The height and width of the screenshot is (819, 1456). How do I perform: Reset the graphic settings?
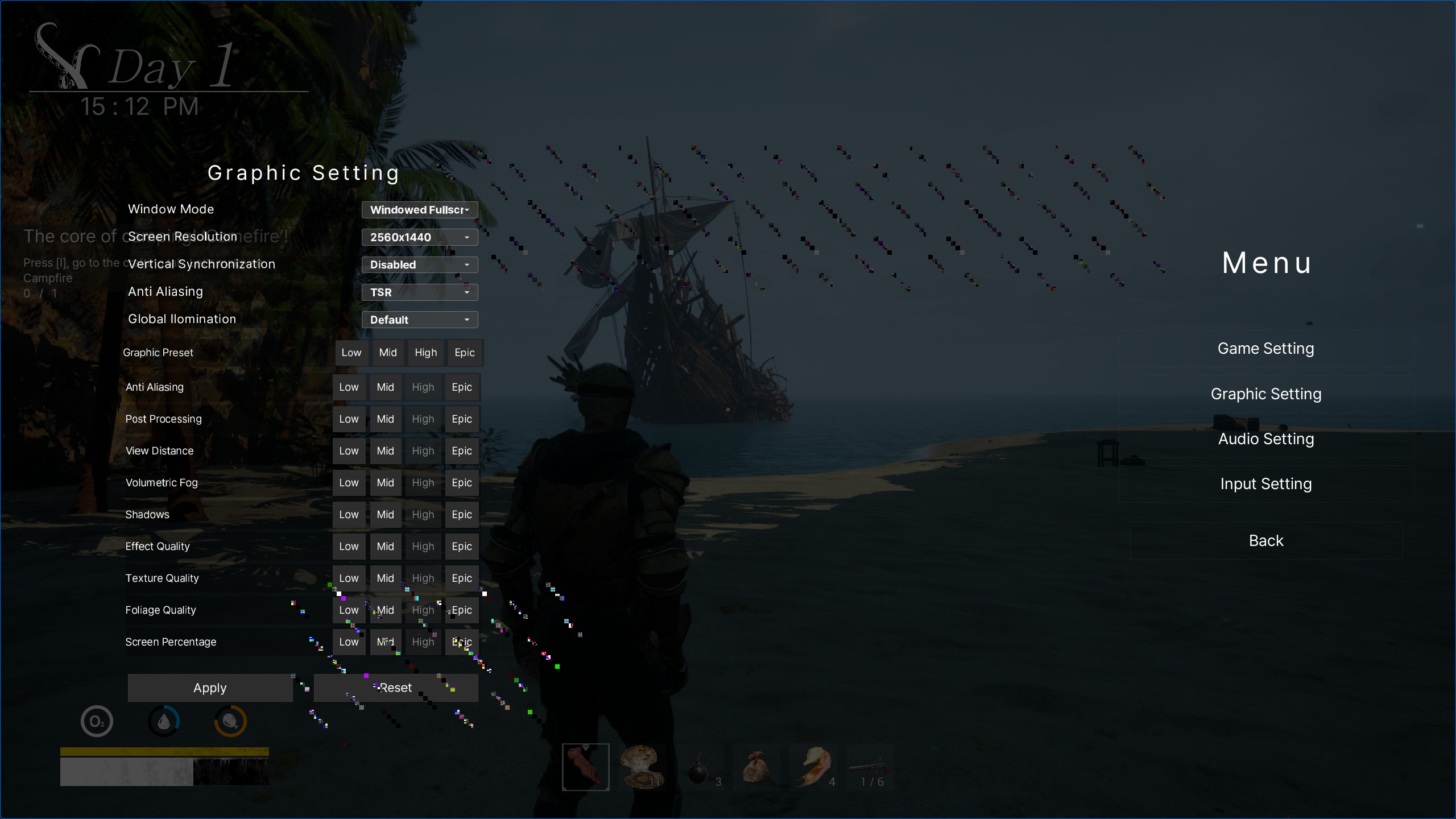[x=396, y=688]
